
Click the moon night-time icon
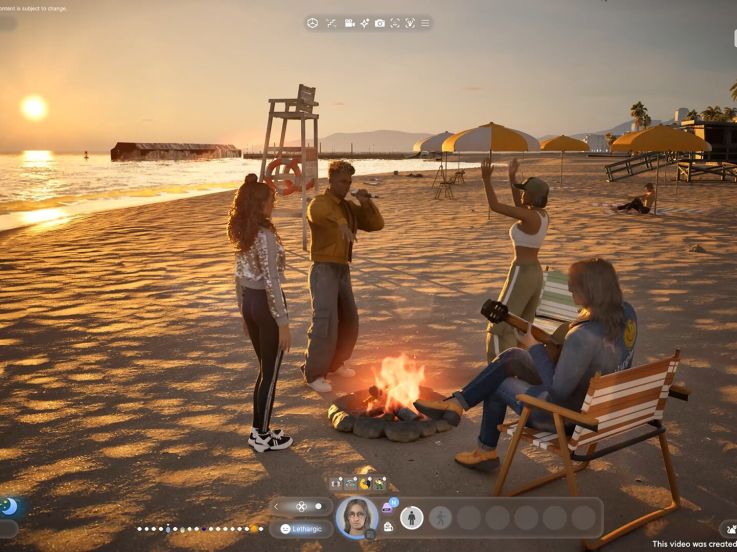pos(9,506)
